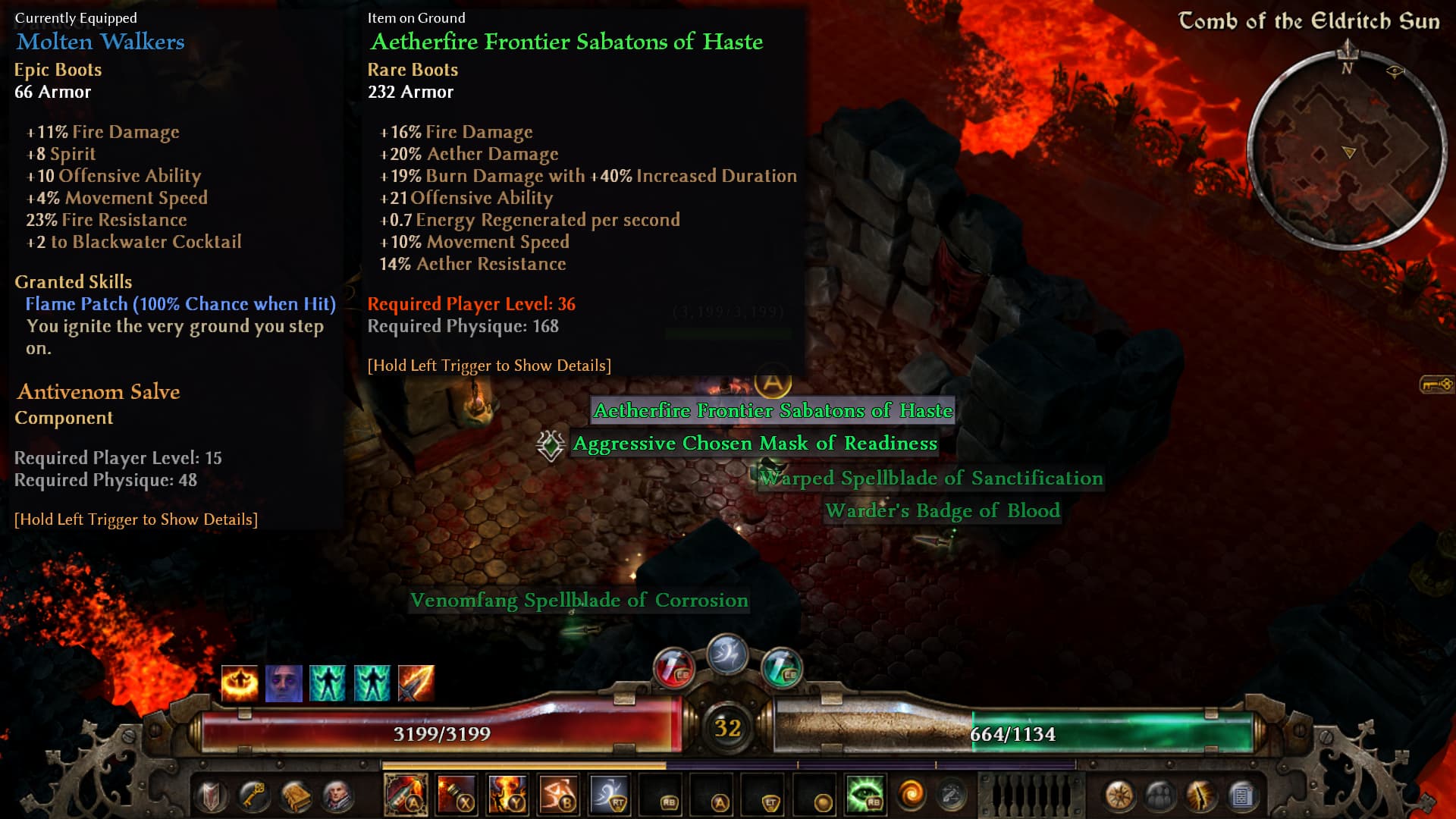Trigger the orange dash skill with B badge
The width and height of the screenshot is (1456, 819).
tap(558, 795)
